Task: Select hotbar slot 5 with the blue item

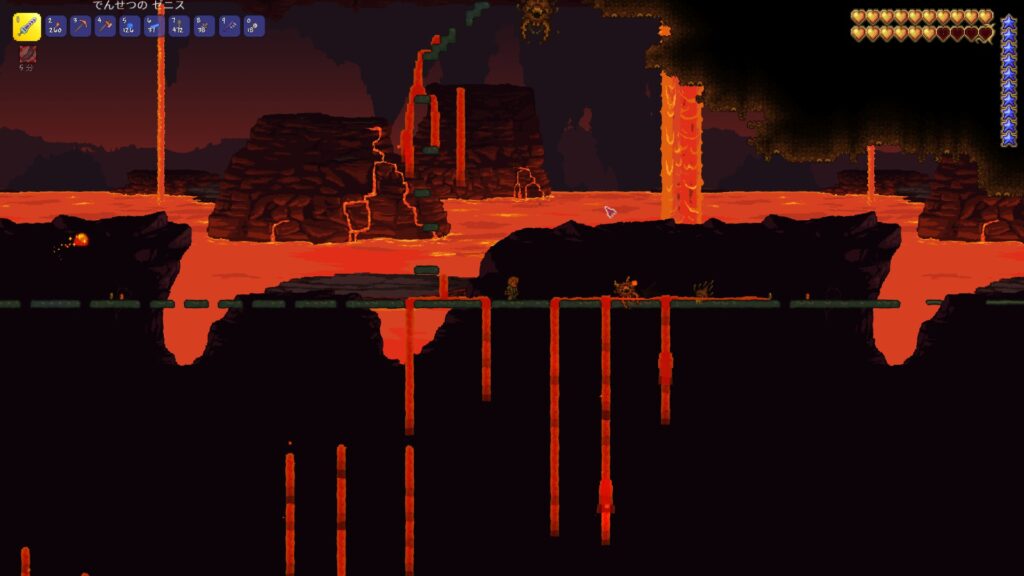Action: tap(130, 26)
